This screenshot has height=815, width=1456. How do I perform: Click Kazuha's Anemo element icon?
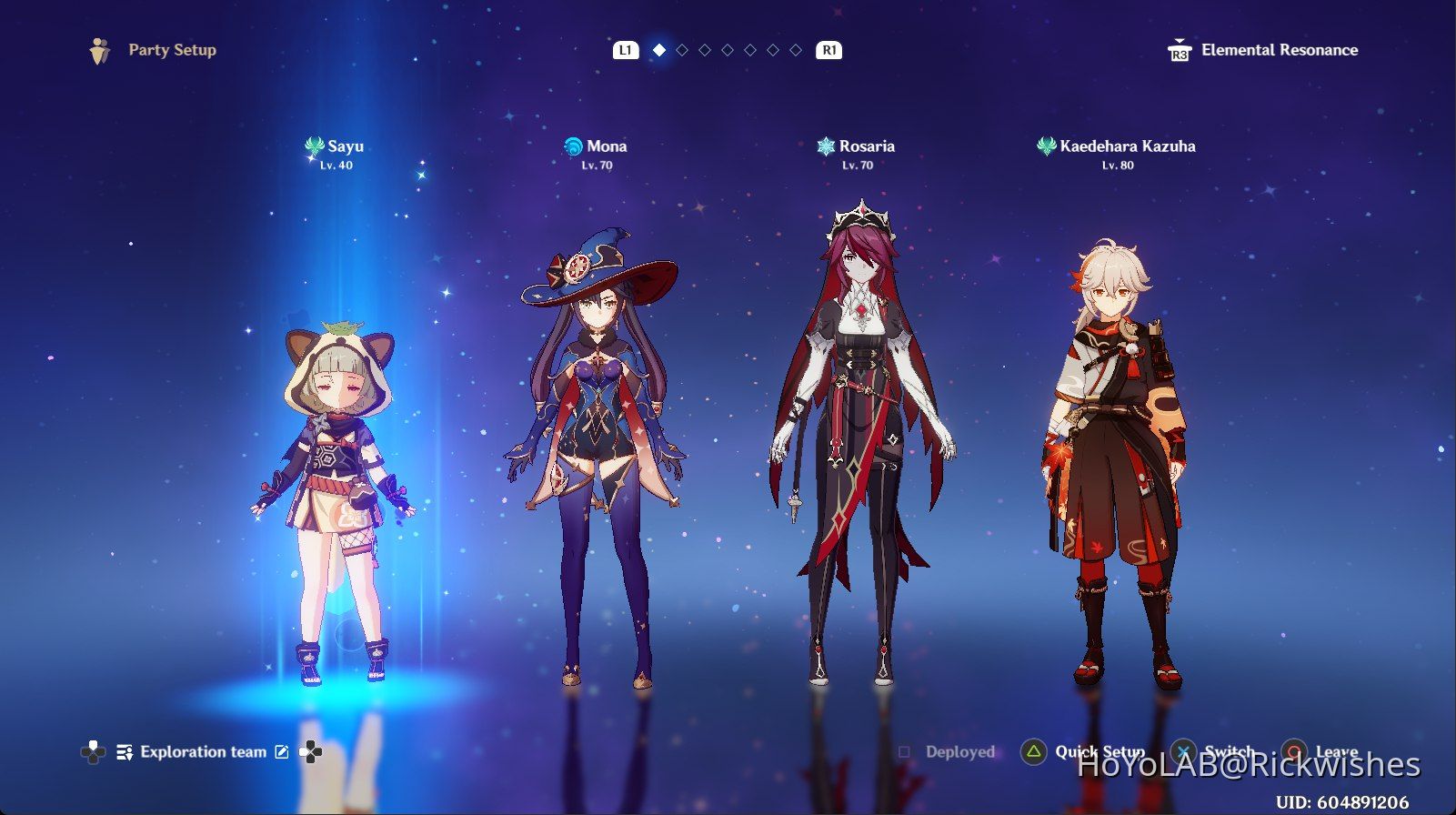1047,146
